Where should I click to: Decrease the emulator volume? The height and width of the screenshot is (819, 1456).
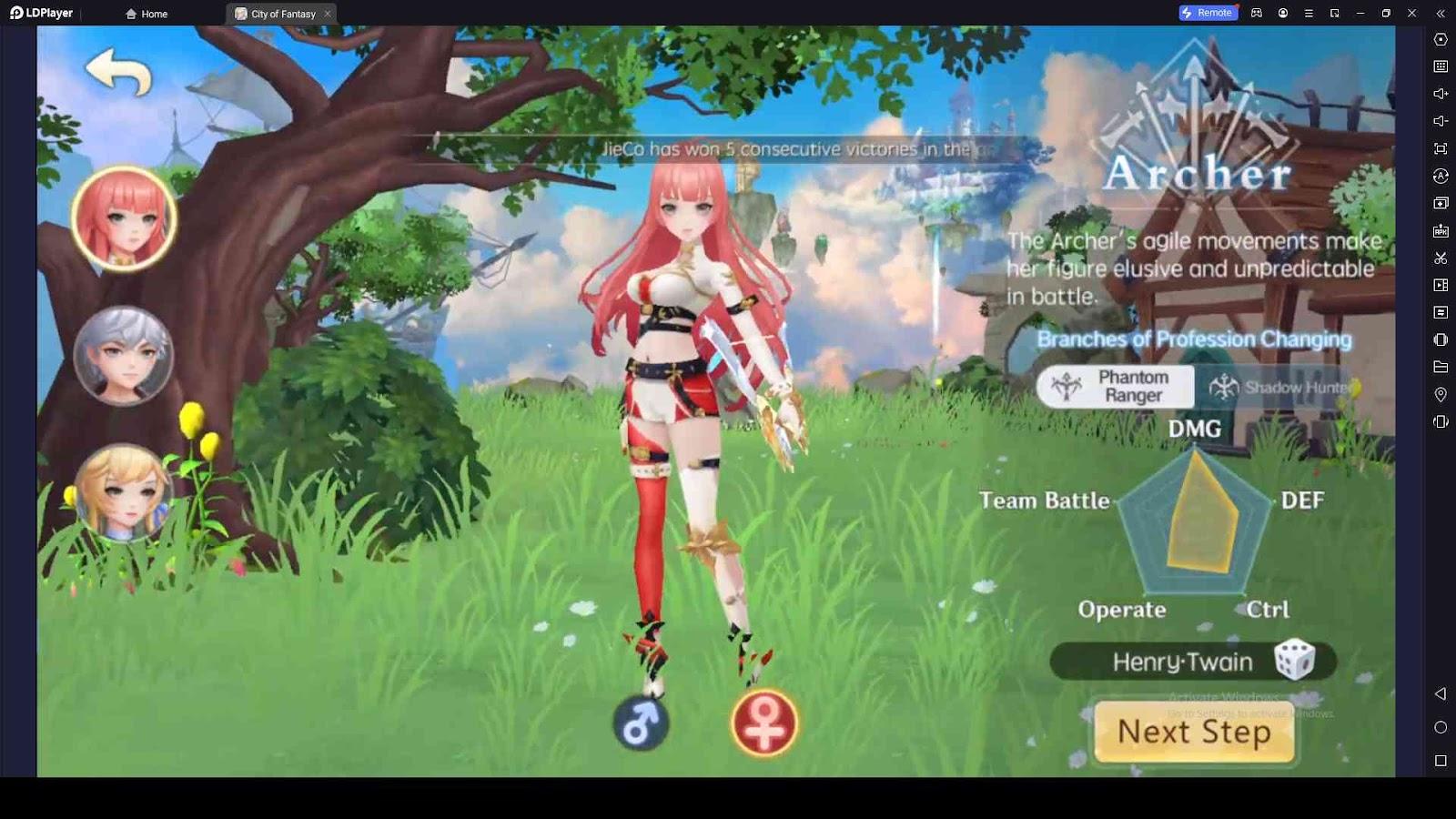tap(1441, 121)
